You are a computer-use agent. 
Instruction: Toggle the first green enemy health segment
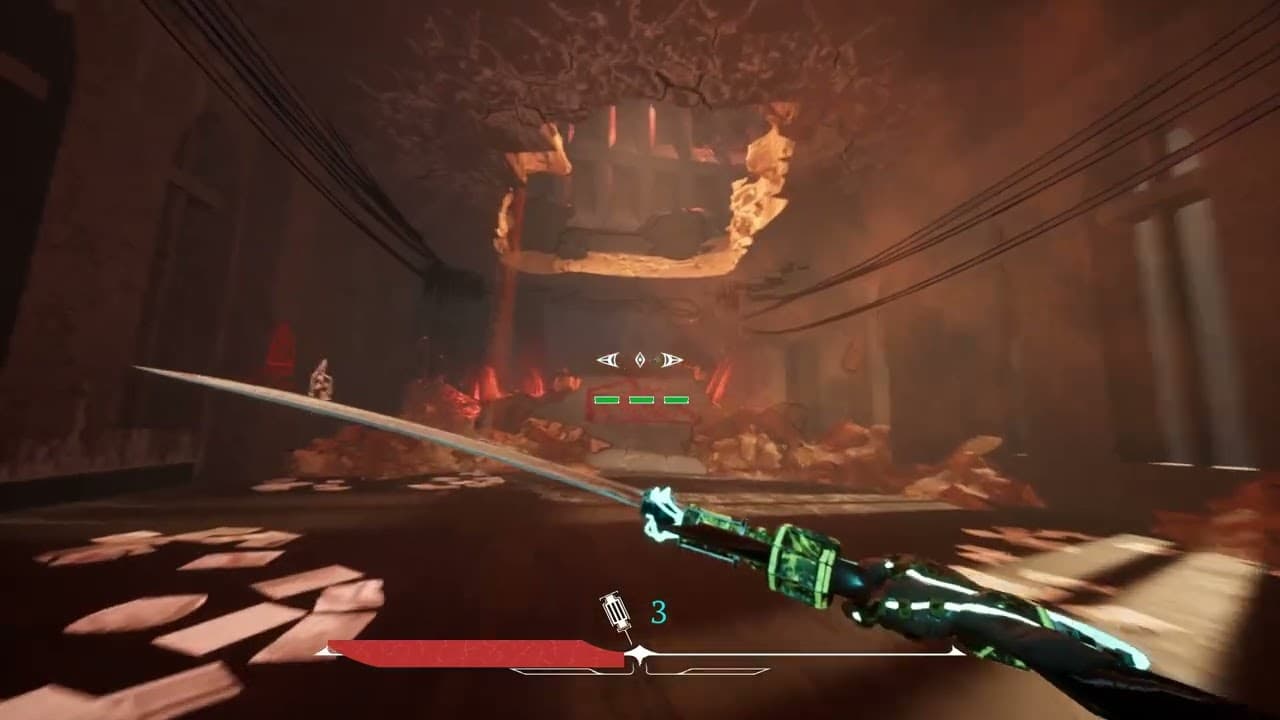tap(605, 398)
